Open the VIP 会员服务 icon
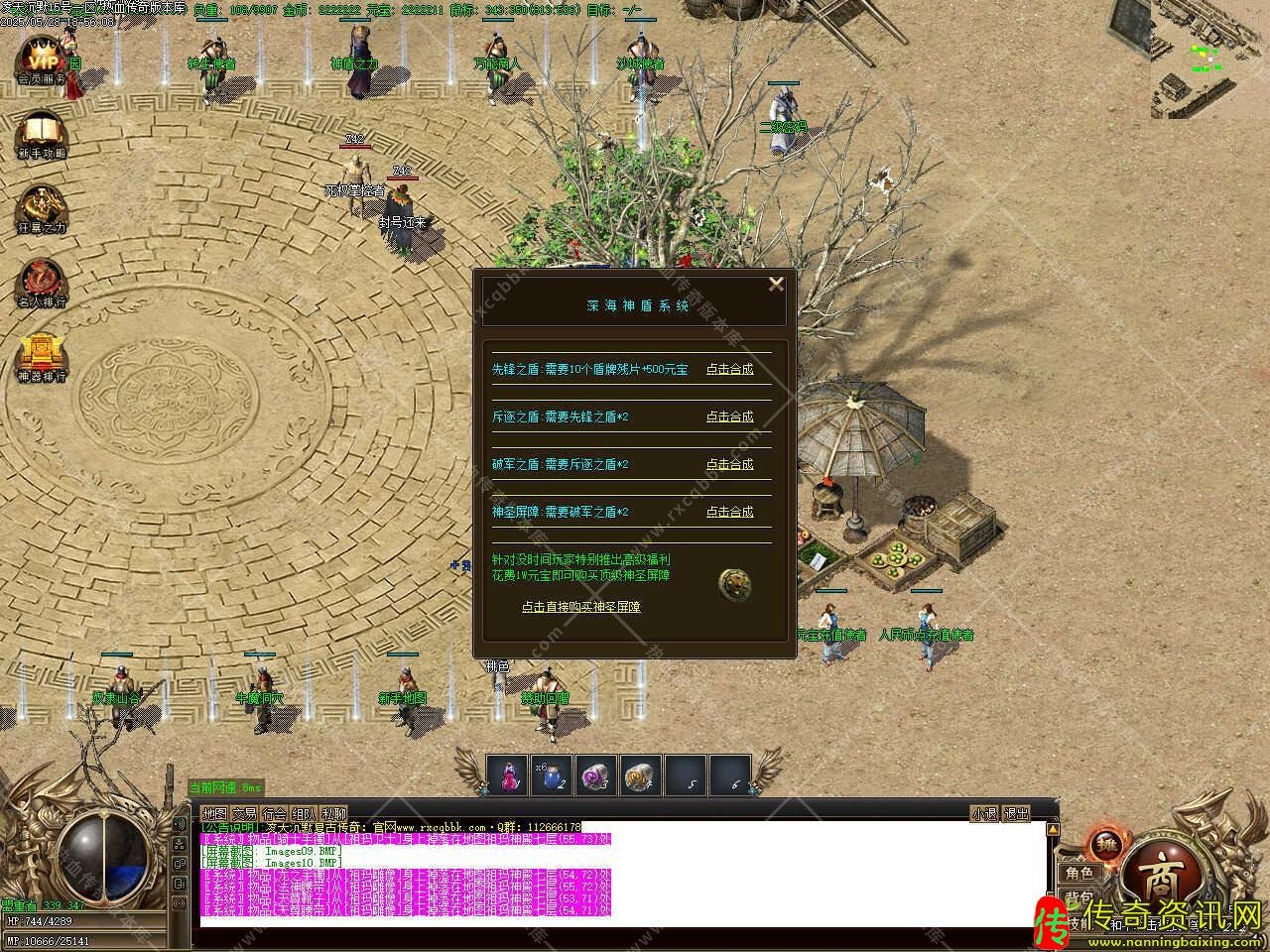The height and width of the screenshot is (952, 1270). coord(41,58)
